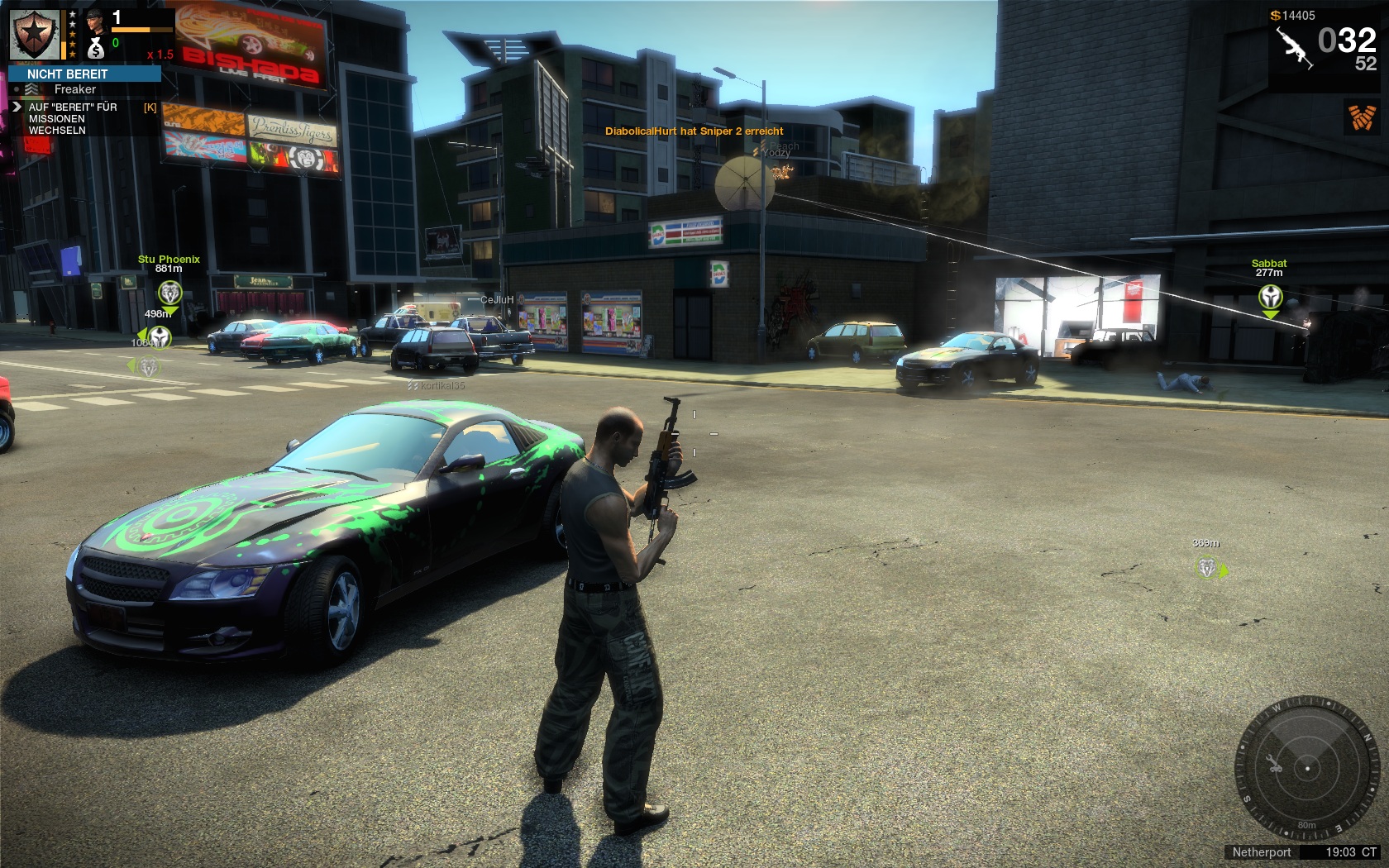1389x868 pixels.
Task: Select group member Freaker
Action: pyautogui.click(x=74, y=89)
